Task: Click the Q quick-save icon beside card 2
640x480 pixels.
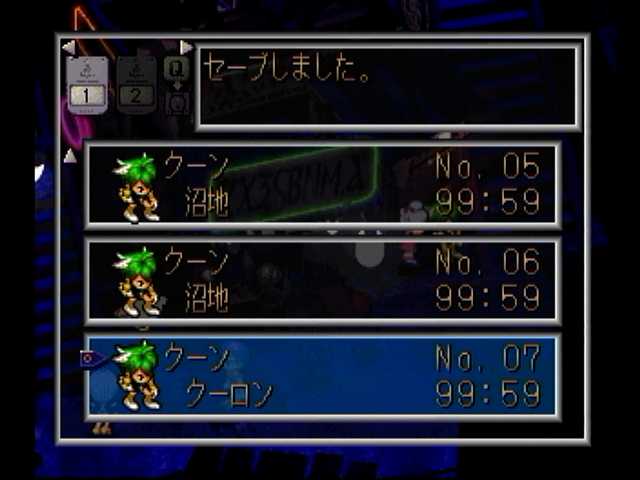Action: point(176,70)
